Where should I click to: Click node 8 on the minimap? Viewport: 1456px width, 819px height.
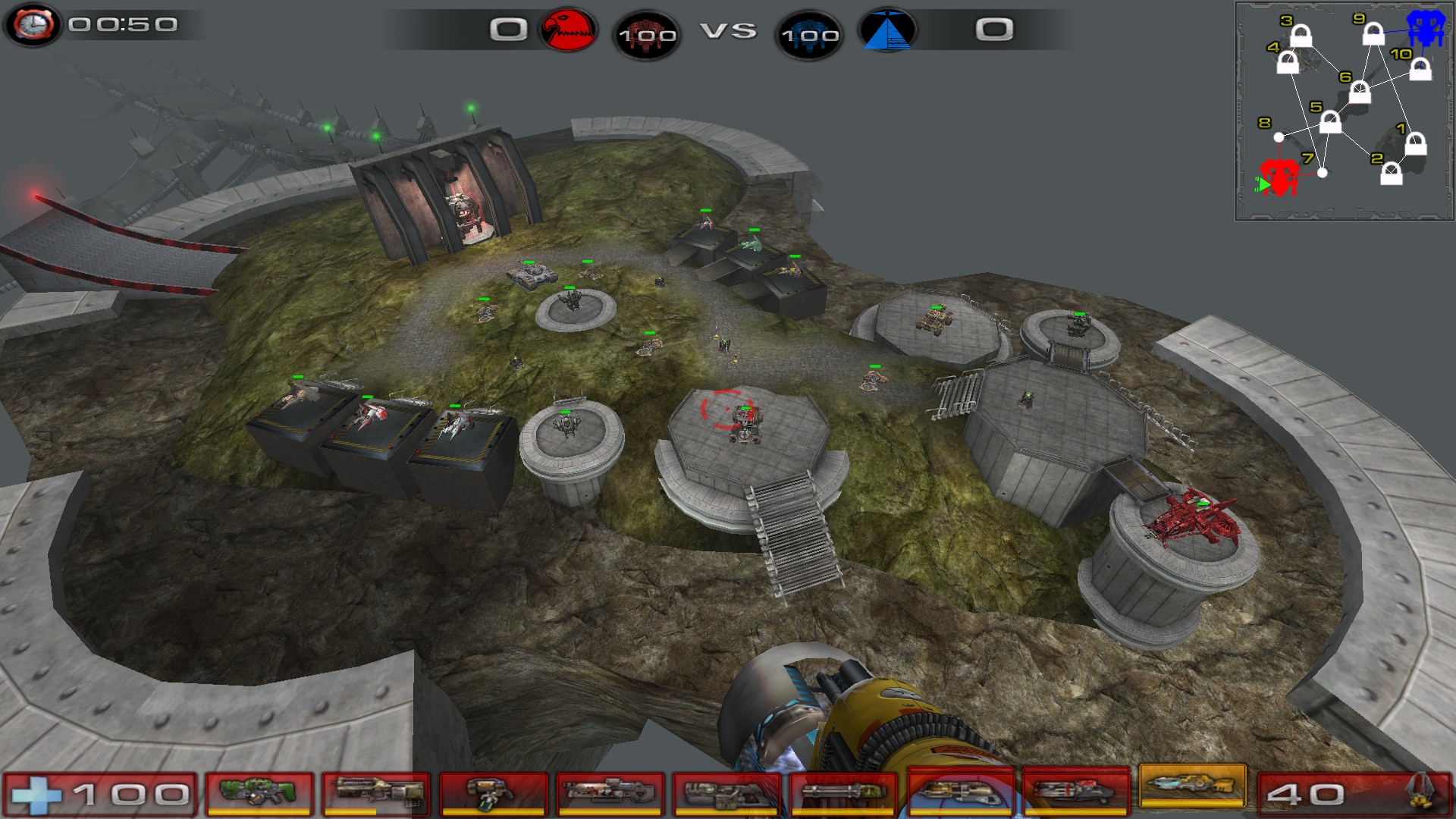point(1279,137)
